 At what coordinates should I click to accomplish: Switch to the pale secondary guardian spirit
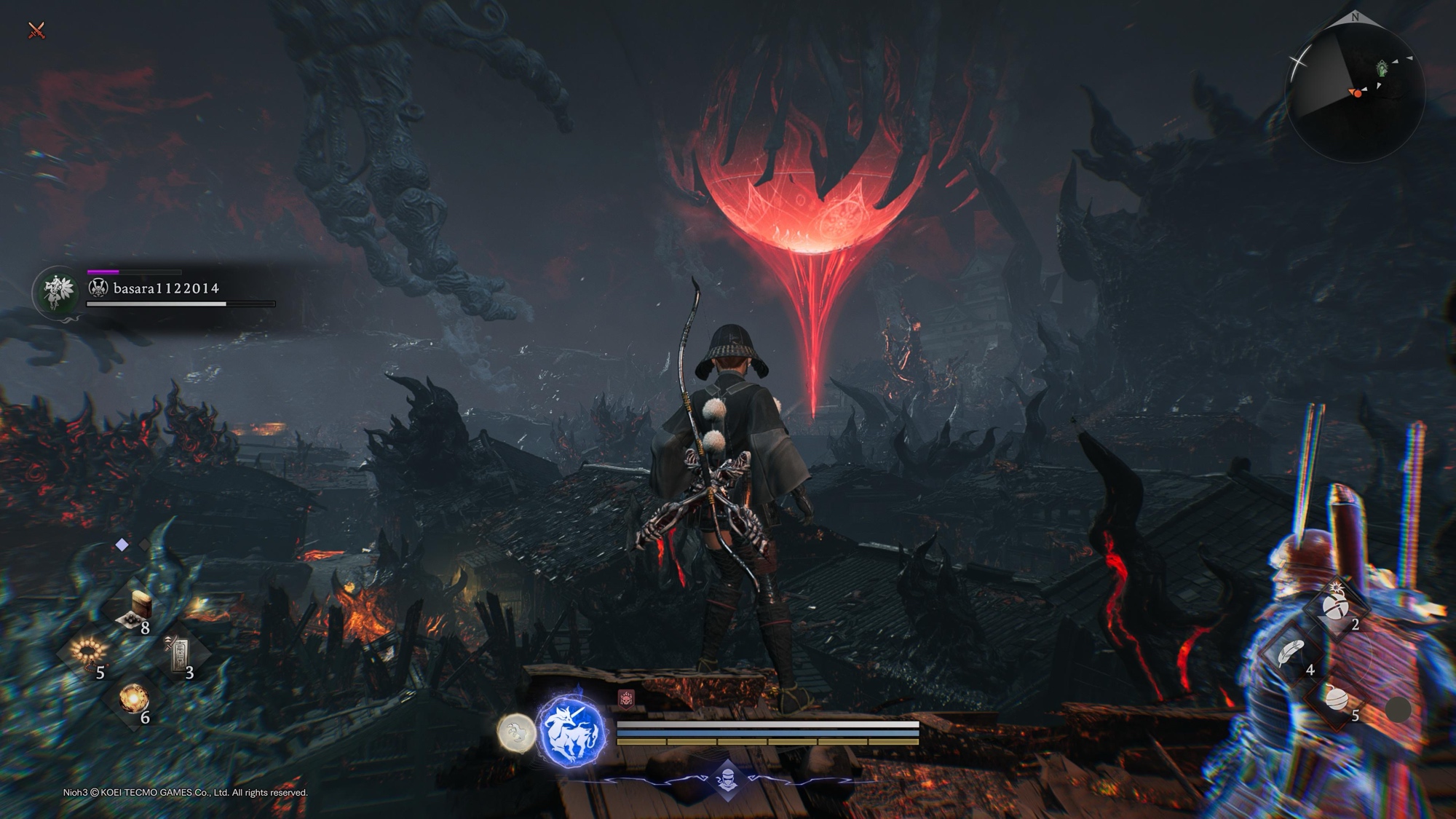coord(516,732)
